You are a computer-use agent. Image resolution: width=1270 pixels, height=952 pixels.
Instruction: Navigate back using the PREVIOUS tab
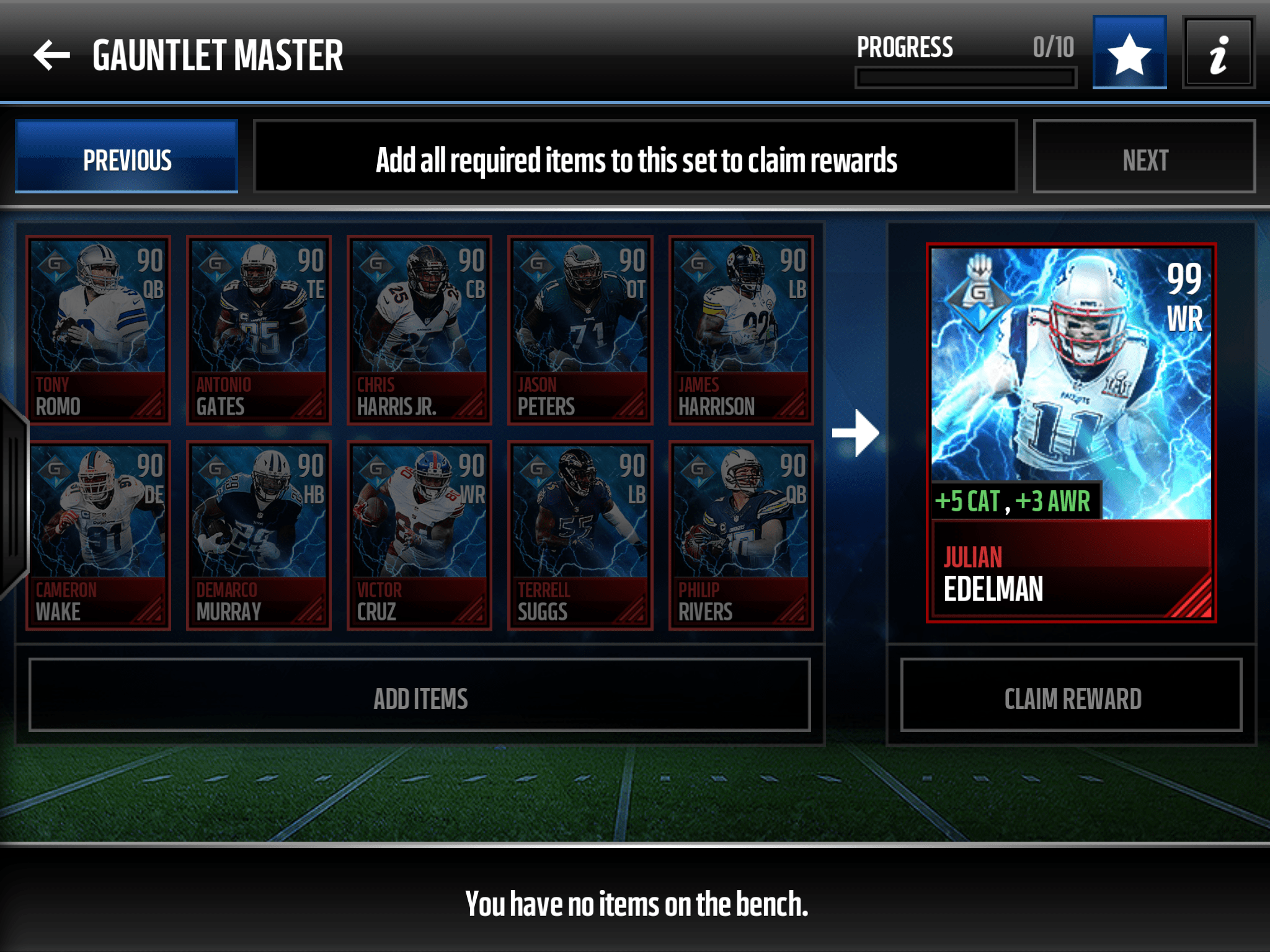126,160
